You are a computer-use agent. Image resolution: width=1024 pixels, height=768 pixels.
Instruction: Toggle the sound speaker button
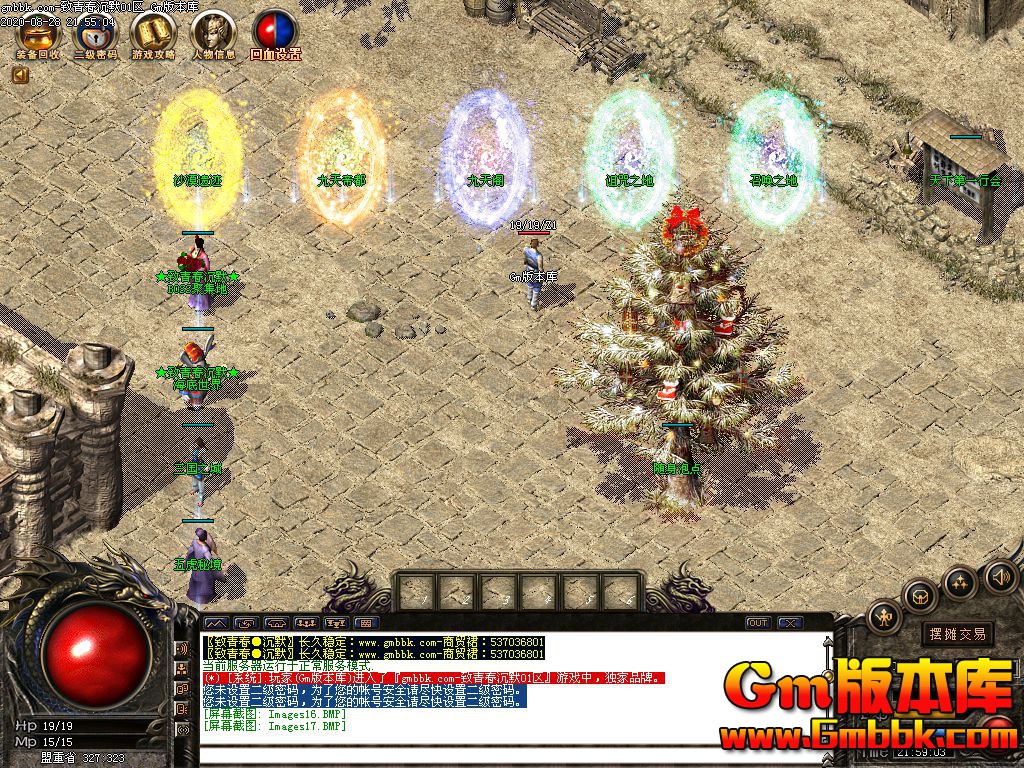point(1000,576)
